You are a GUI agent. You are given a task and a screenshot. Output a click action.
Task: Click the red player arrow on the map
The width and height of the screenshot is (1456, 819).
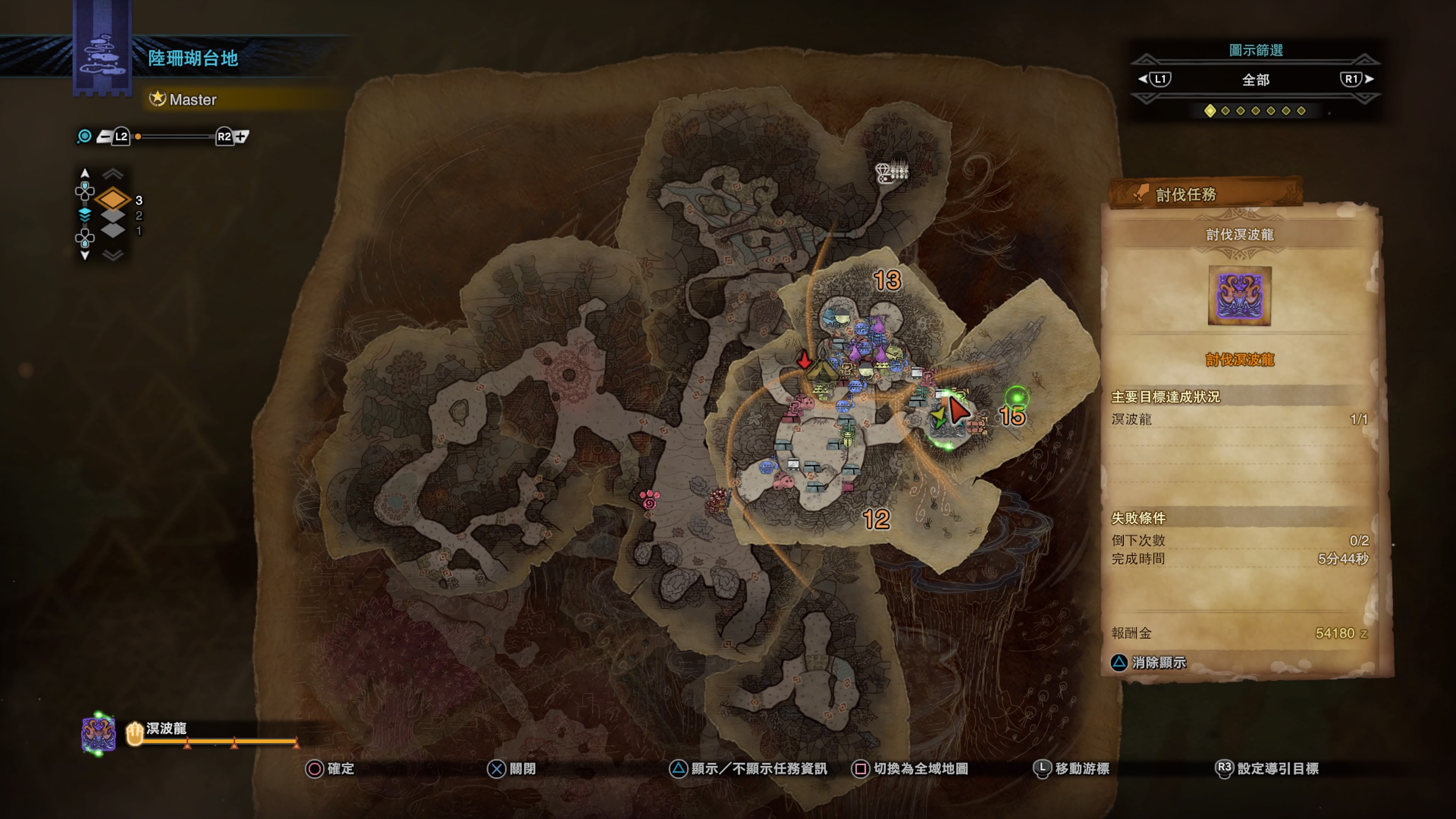pyautogui.click(x=957, y=410)
